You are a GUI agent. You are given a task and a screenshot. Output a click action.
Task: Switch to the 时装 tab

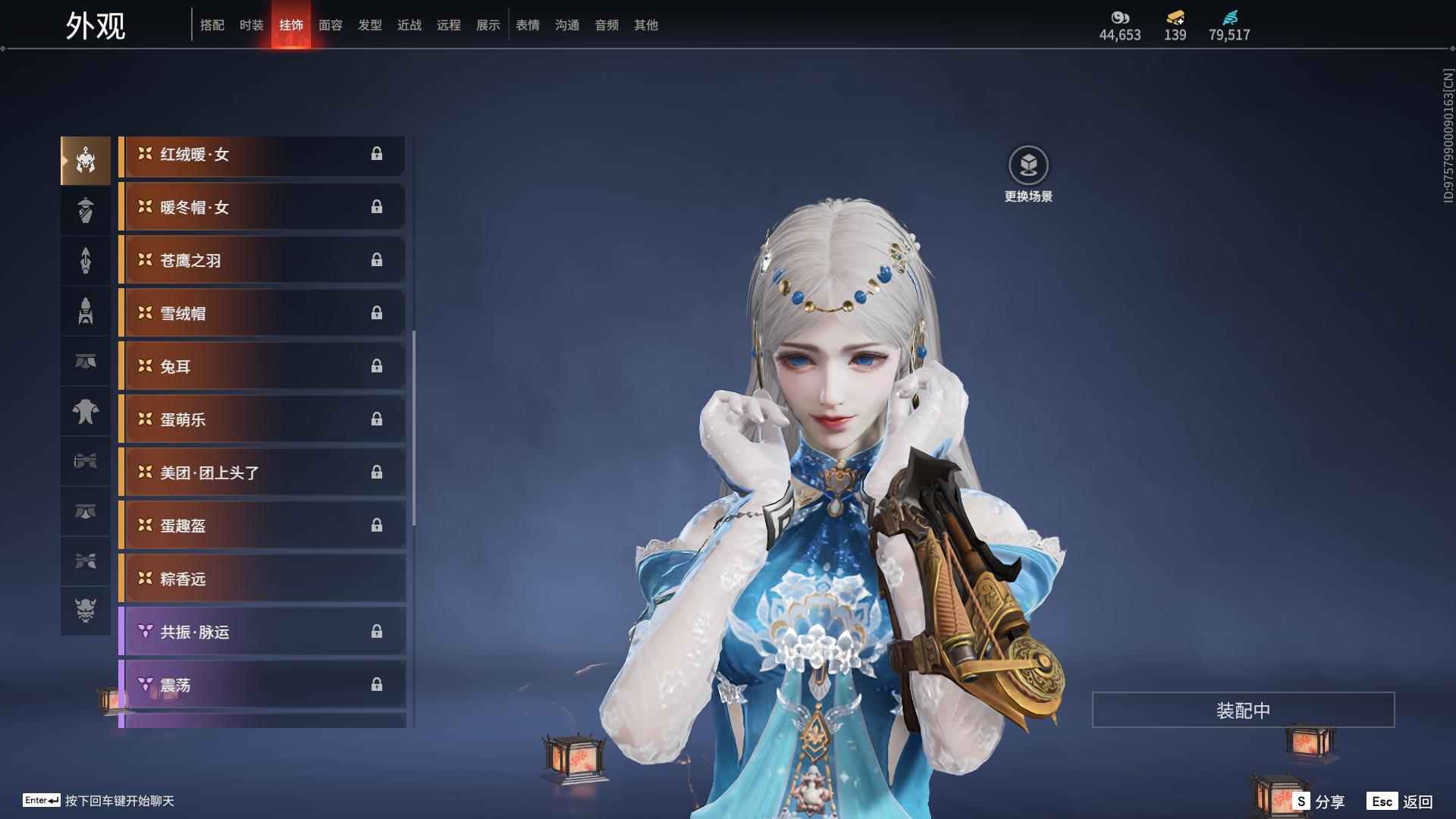(x=251, y=25)
